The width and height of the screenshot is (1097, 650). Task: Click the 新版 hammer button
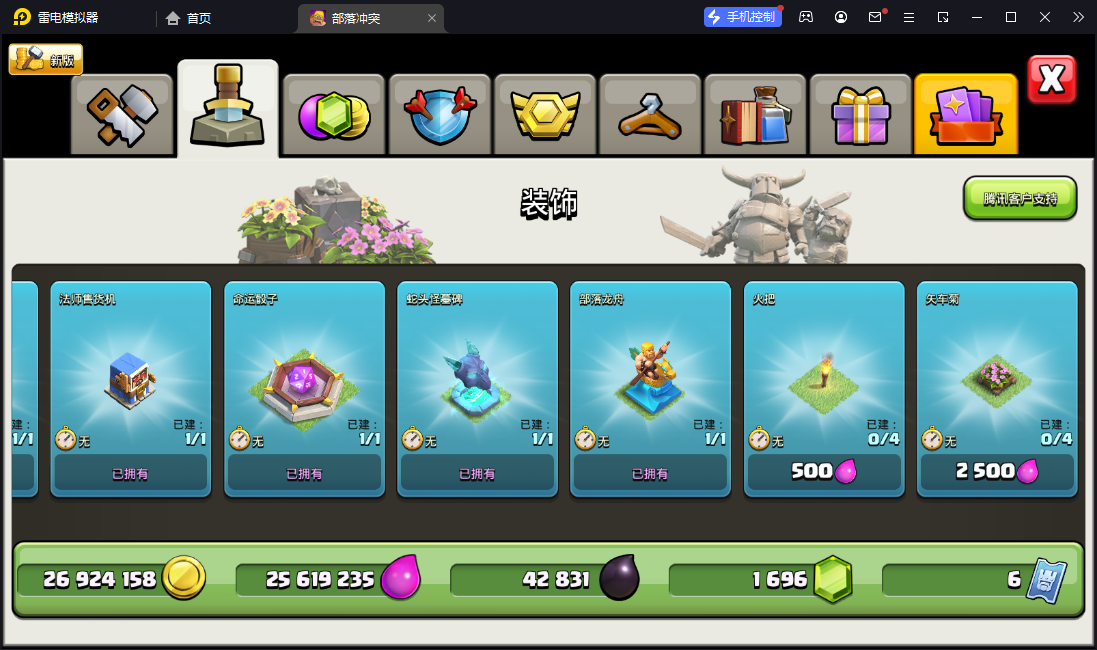(x=46, y=60)
